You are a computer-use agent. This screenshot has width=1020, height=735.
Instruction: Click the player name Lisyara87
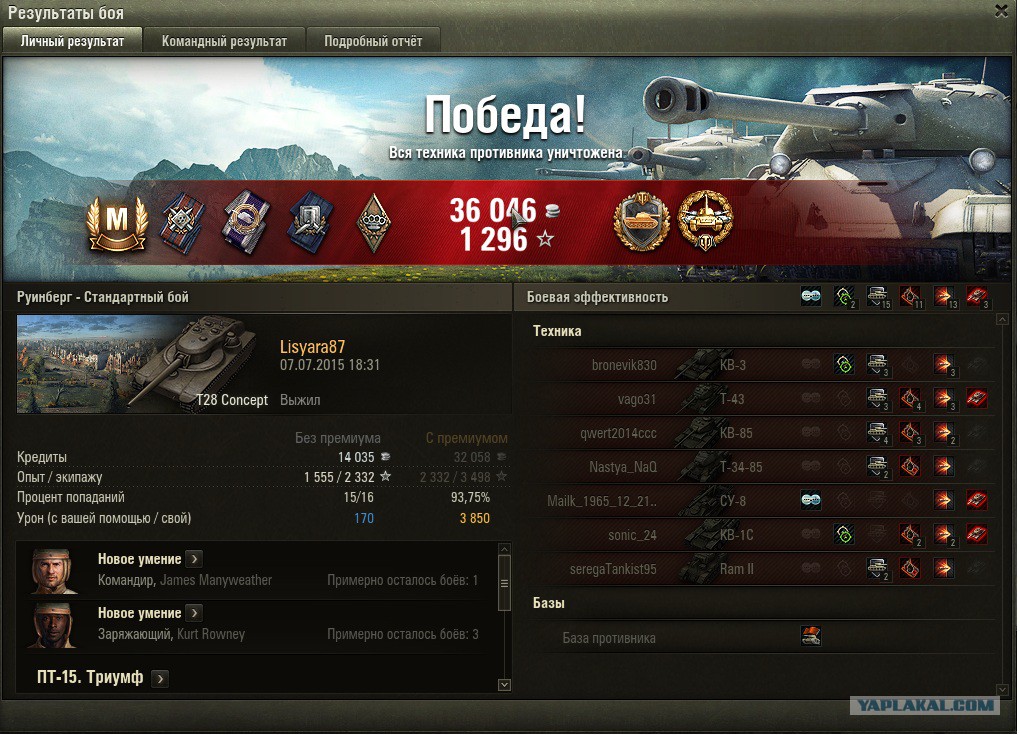click(312, 347)
